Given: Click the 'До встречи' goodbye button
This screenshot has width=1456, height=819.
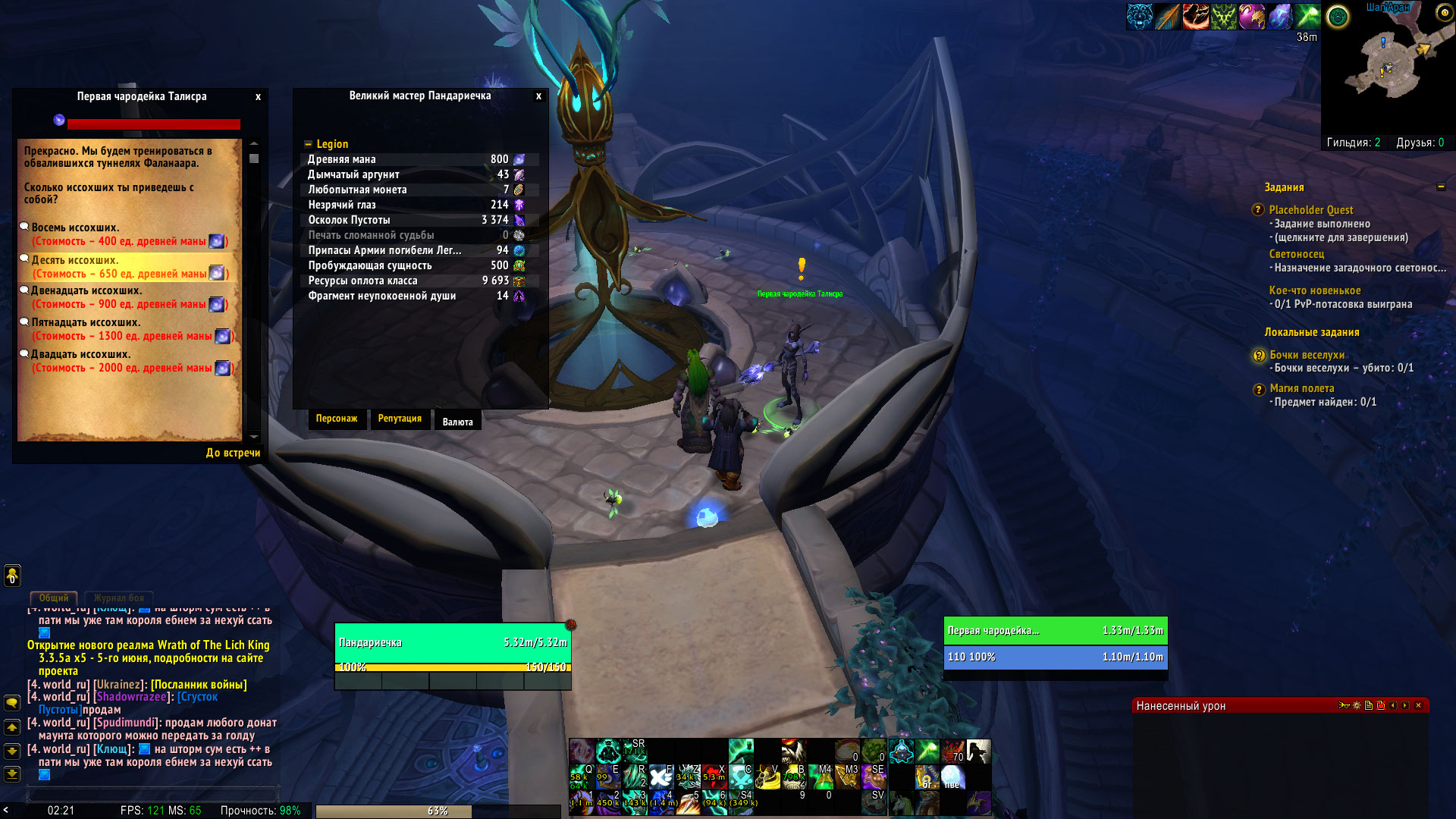Looking at the screenshot, I should 233,453.
